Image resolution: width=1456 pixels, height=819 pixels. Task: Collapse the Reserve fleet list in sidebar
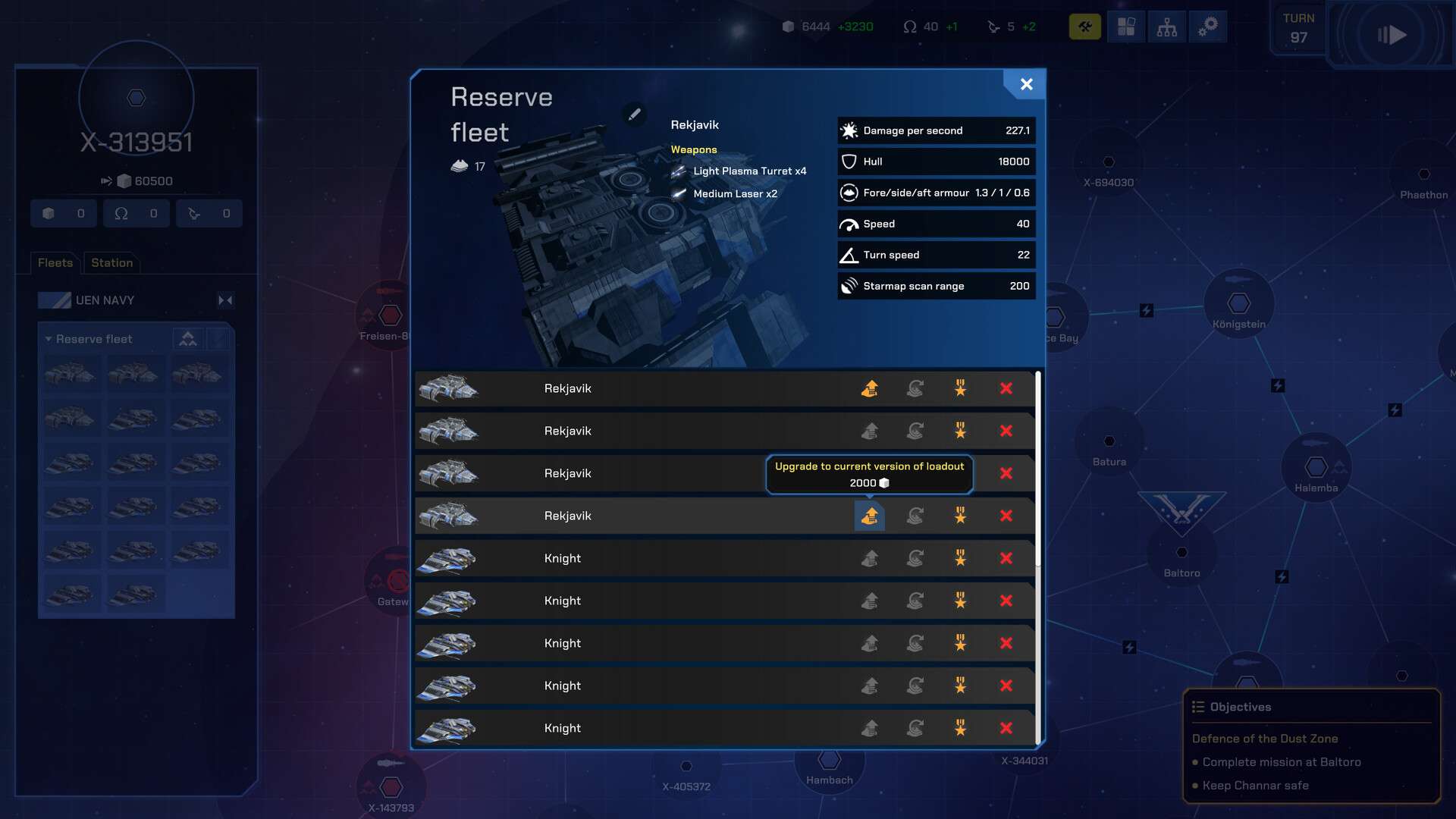tap(49, 339)
